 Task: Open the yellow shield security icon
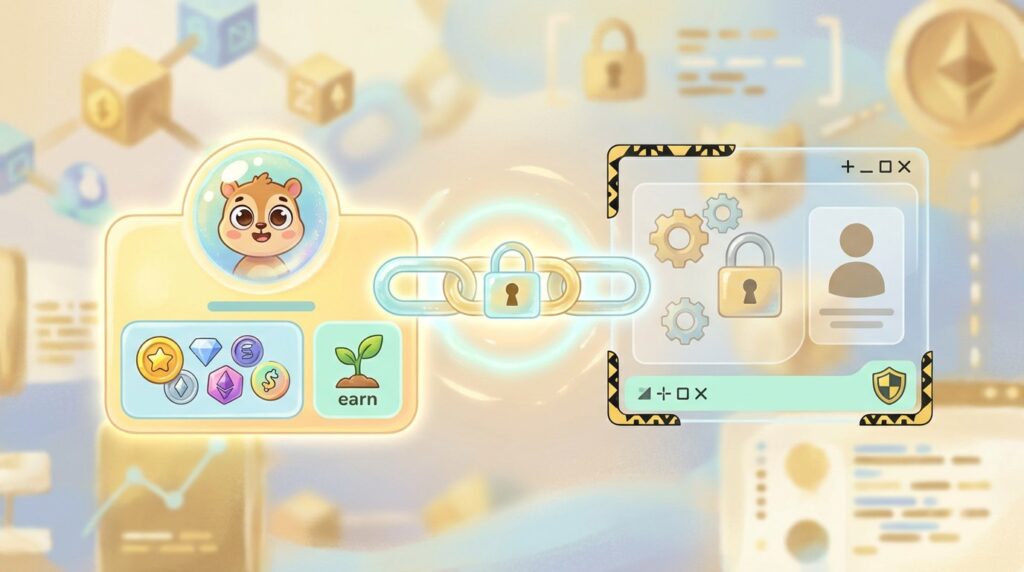pyautogui.click(x=889, y=386)
